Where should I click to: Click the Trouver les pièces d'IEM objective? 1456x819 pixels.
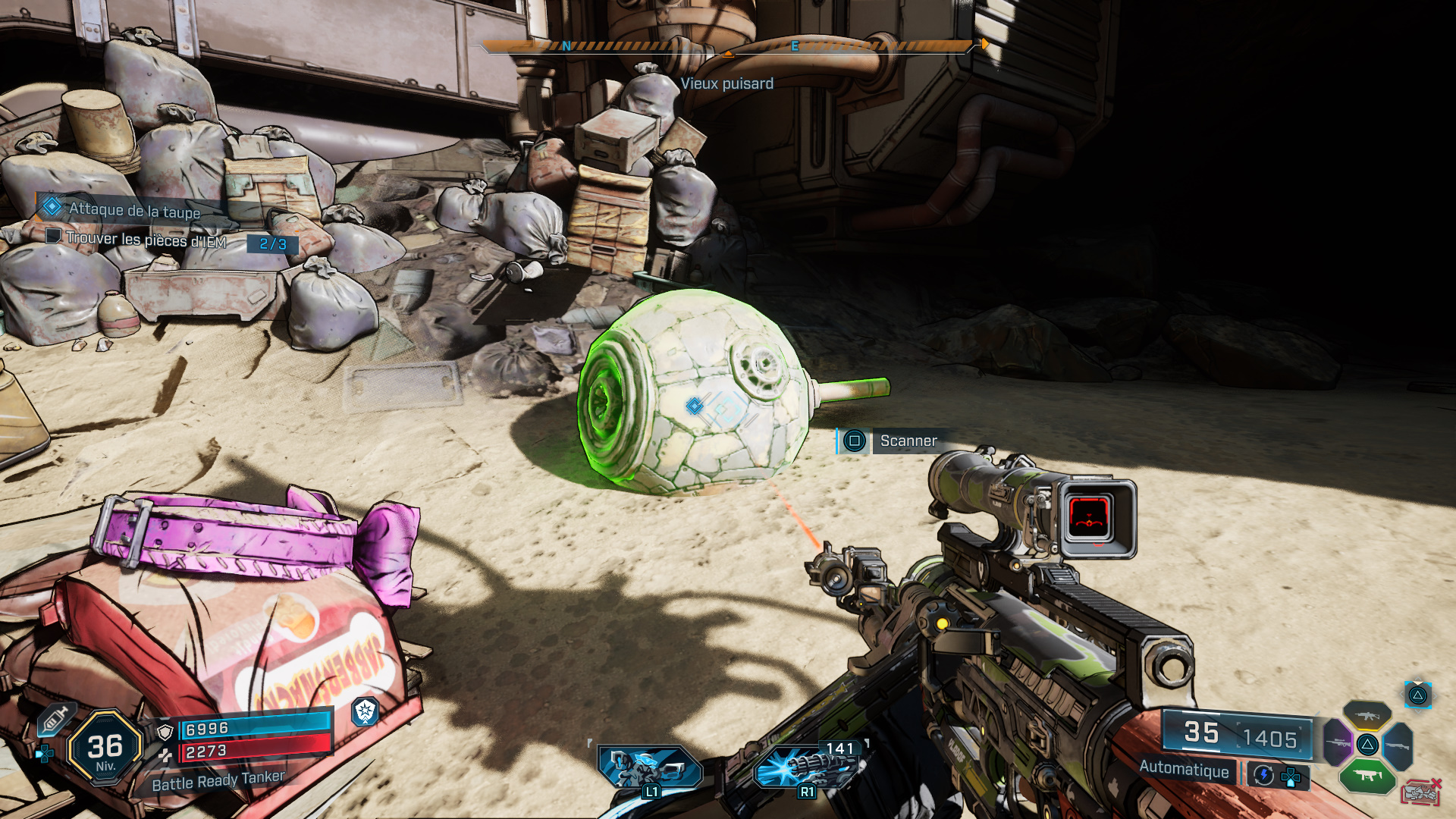coord(146,240)
